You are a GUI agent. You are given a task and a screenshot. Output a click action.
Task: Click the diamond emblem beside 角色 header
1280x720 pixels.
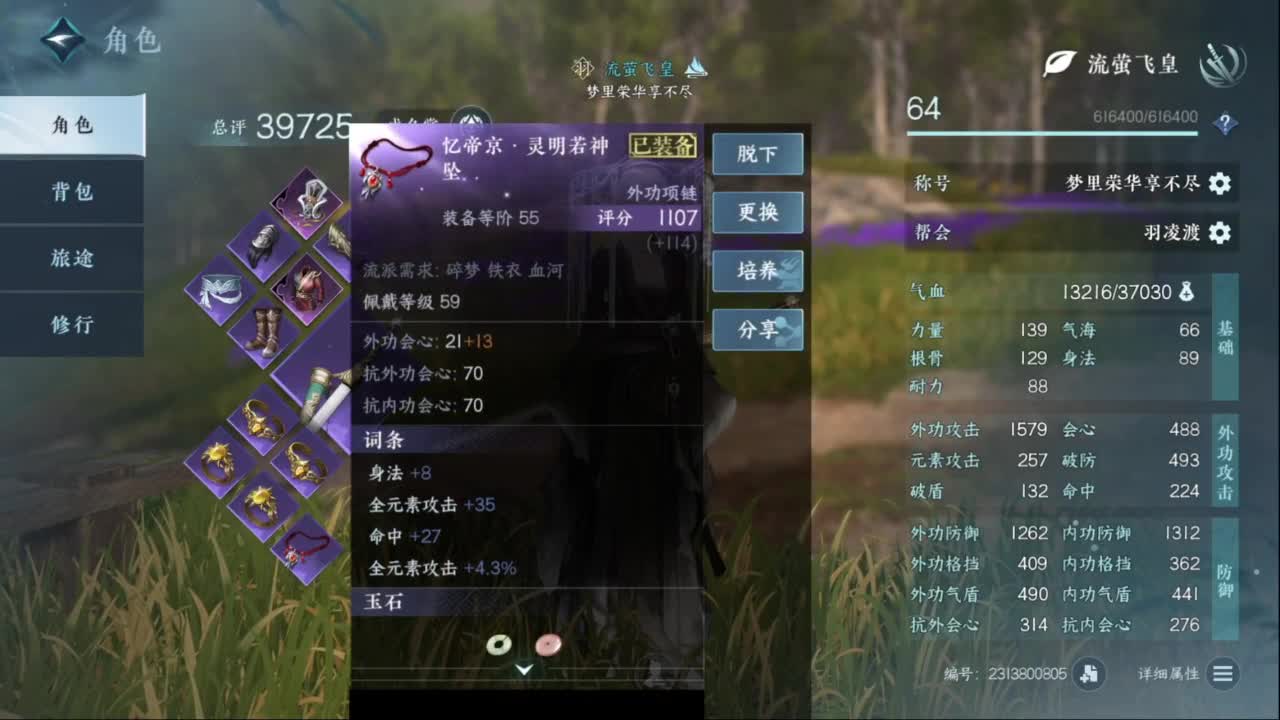[62, 40]
